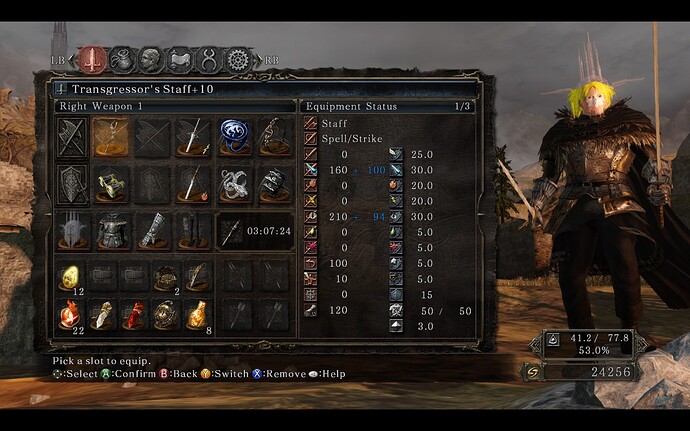Switch to the character head status tab
Screen dimensions: 690x431
(x=150, y=59)
